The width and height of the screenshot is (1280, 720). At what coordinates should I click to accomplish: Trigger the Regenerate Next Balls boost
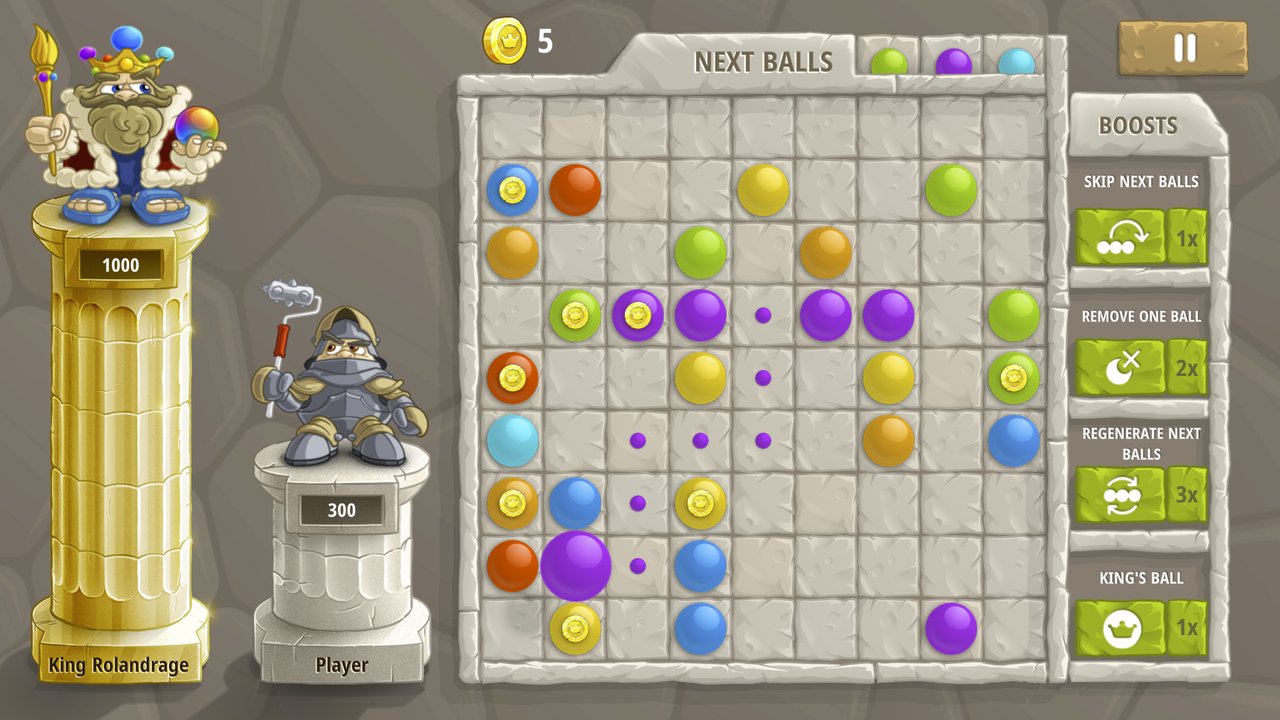(1121, 495)
